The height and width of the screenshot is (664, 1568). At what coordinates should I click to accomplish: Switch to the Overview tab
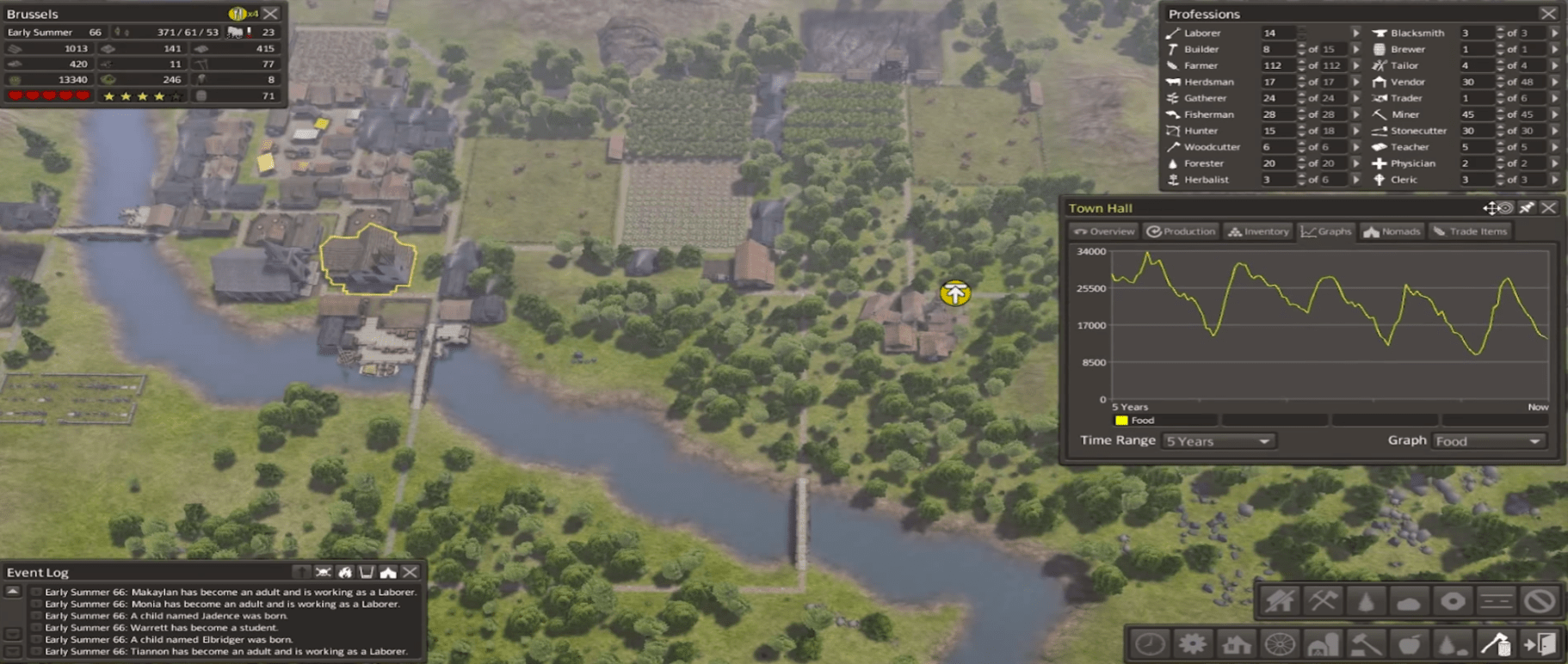(x=1105, y=231)
